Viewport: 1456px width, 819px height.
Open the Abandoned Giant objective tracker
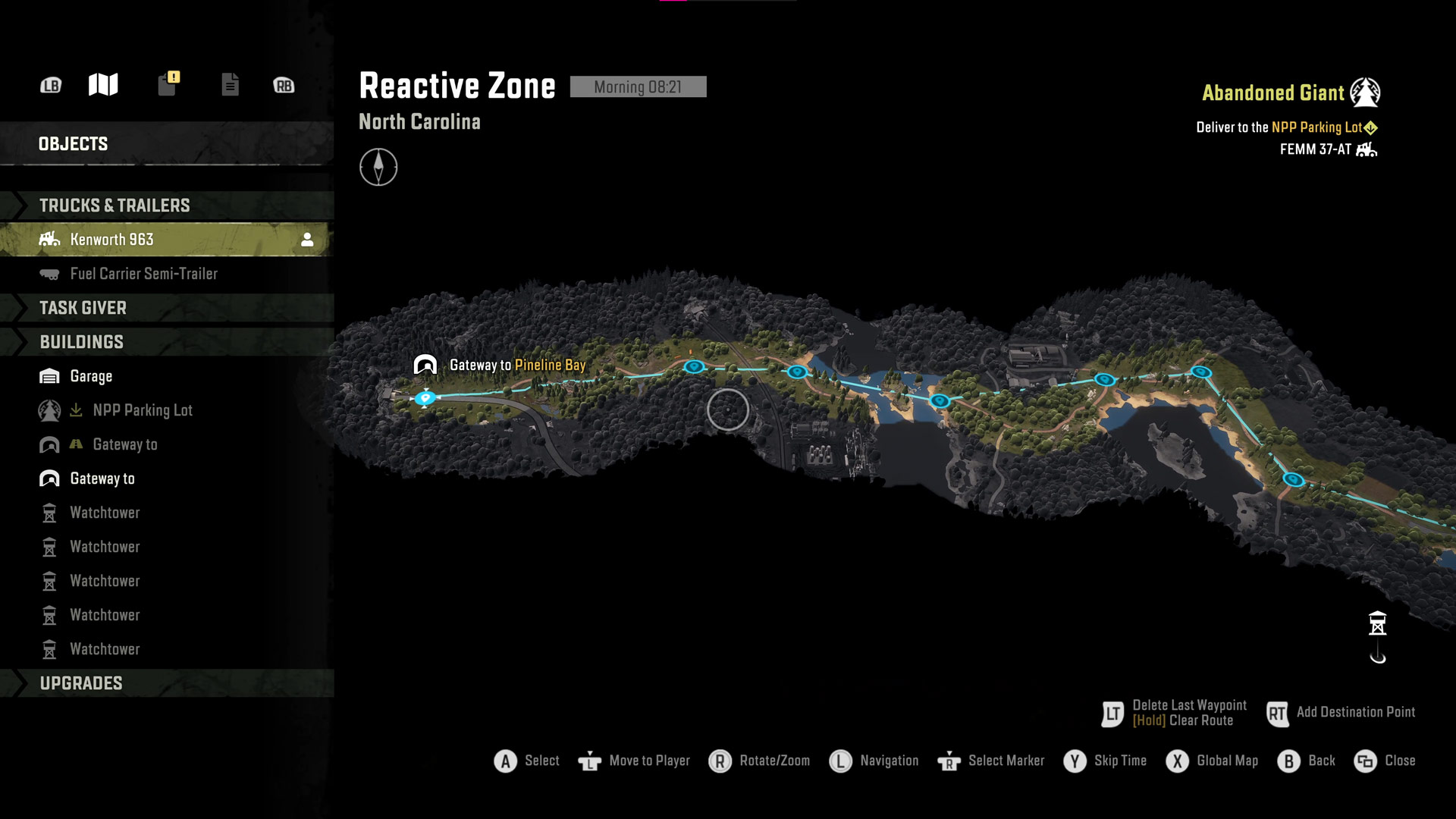click(1290, 93)
